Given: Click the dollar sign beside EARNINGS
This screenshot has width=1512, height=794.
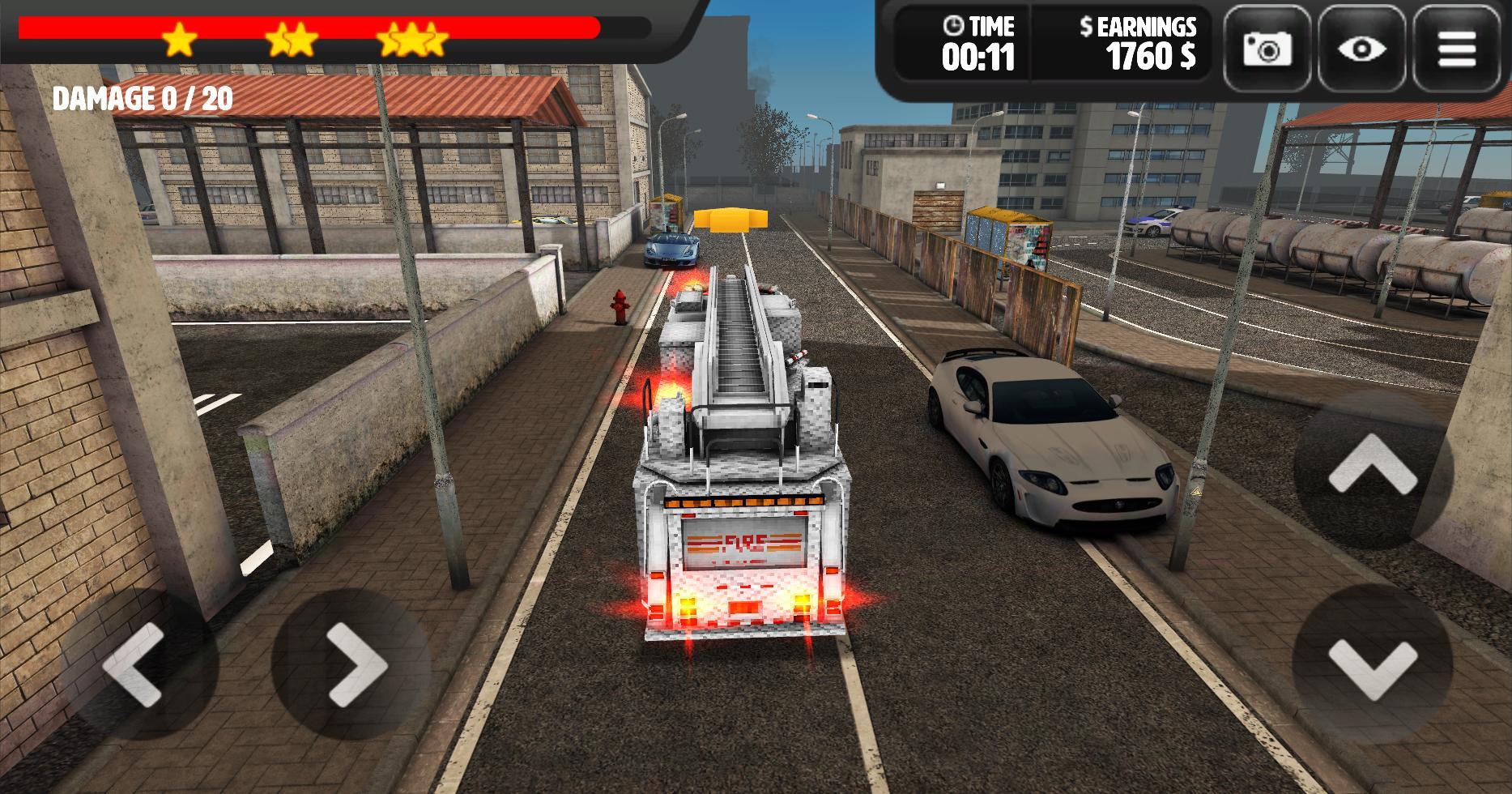Looking at the screenshot, I should 1086,26.
